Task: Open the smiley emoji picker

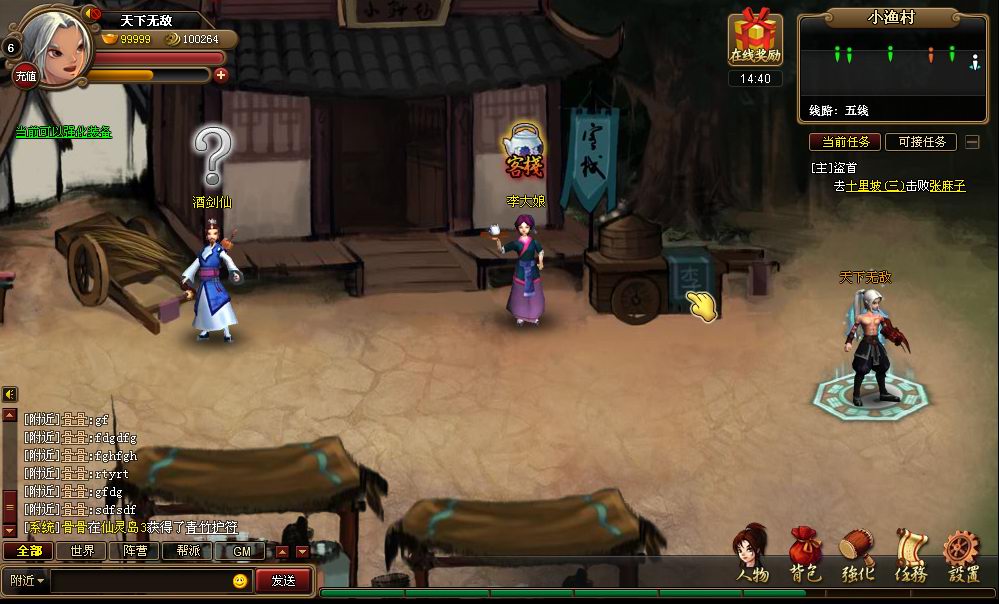Action: tap(240, 580)
